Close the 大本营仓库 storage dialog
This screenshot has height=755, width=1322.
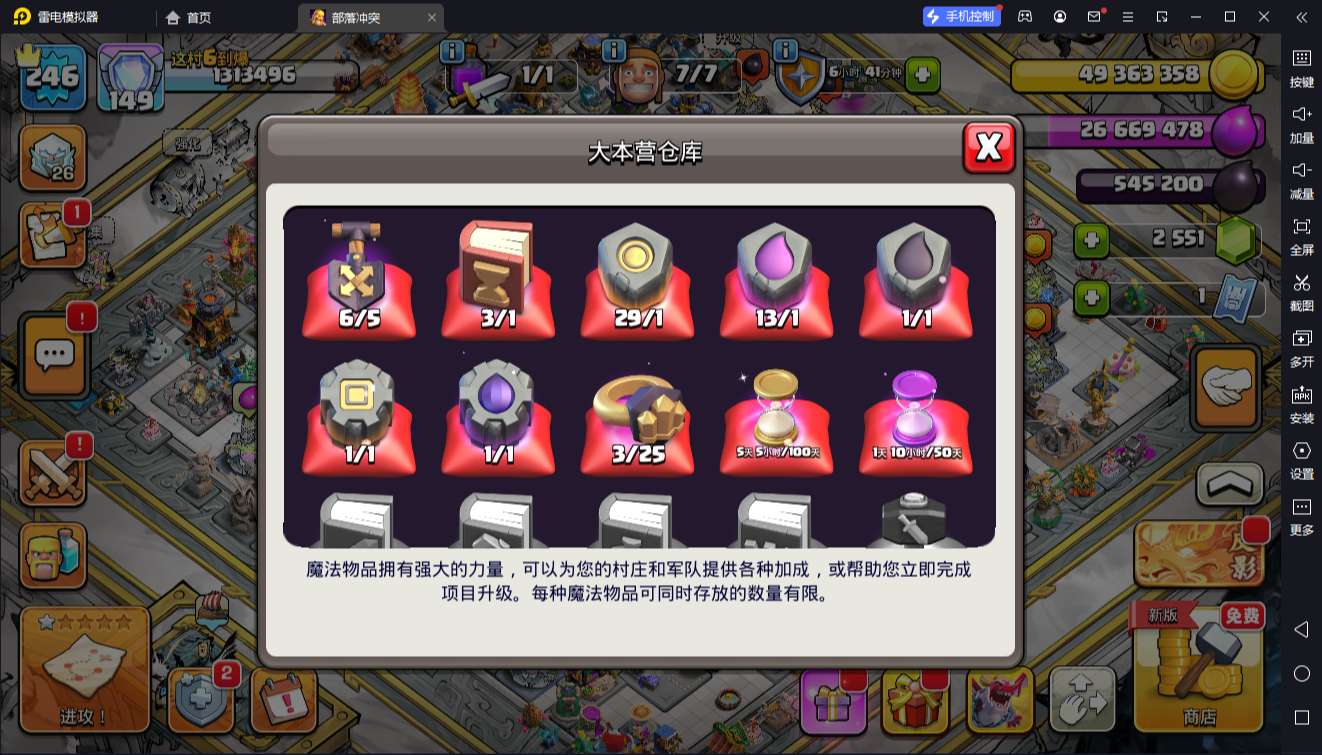[988, 146]
